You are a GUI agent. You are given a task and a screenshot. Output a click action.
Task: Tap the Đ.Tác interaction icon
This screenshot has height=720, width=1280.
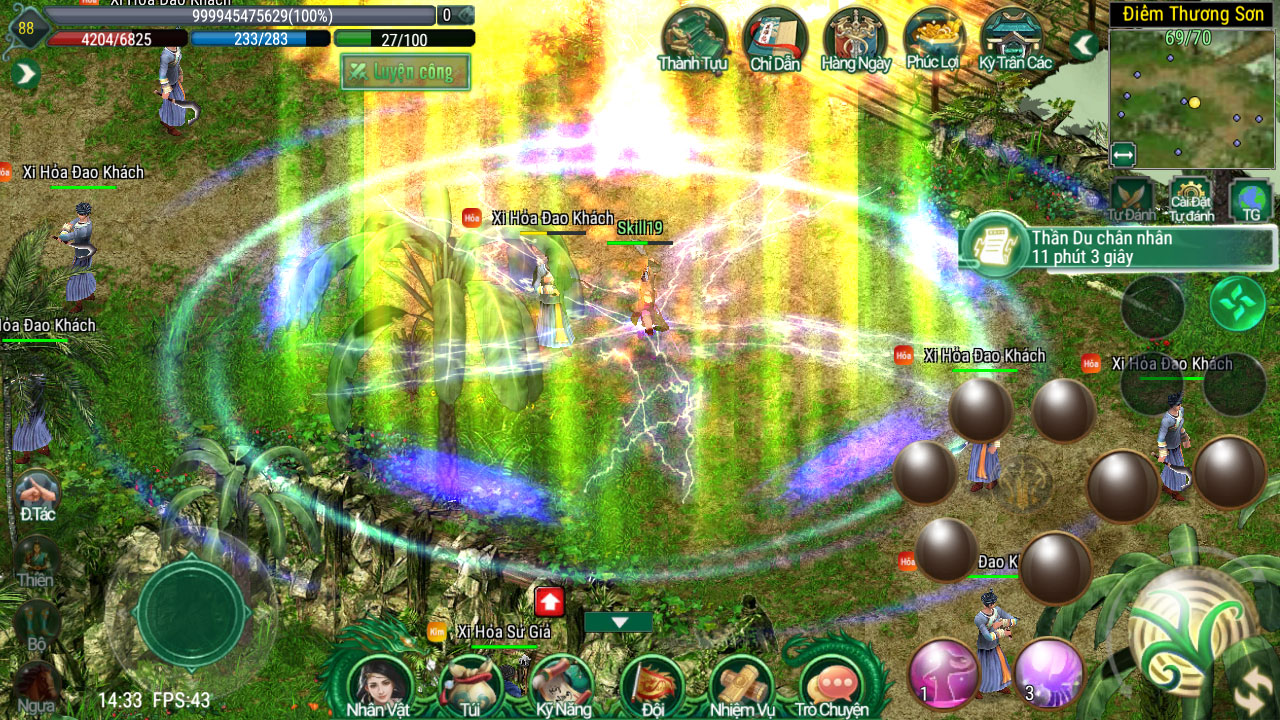(37, 494)
